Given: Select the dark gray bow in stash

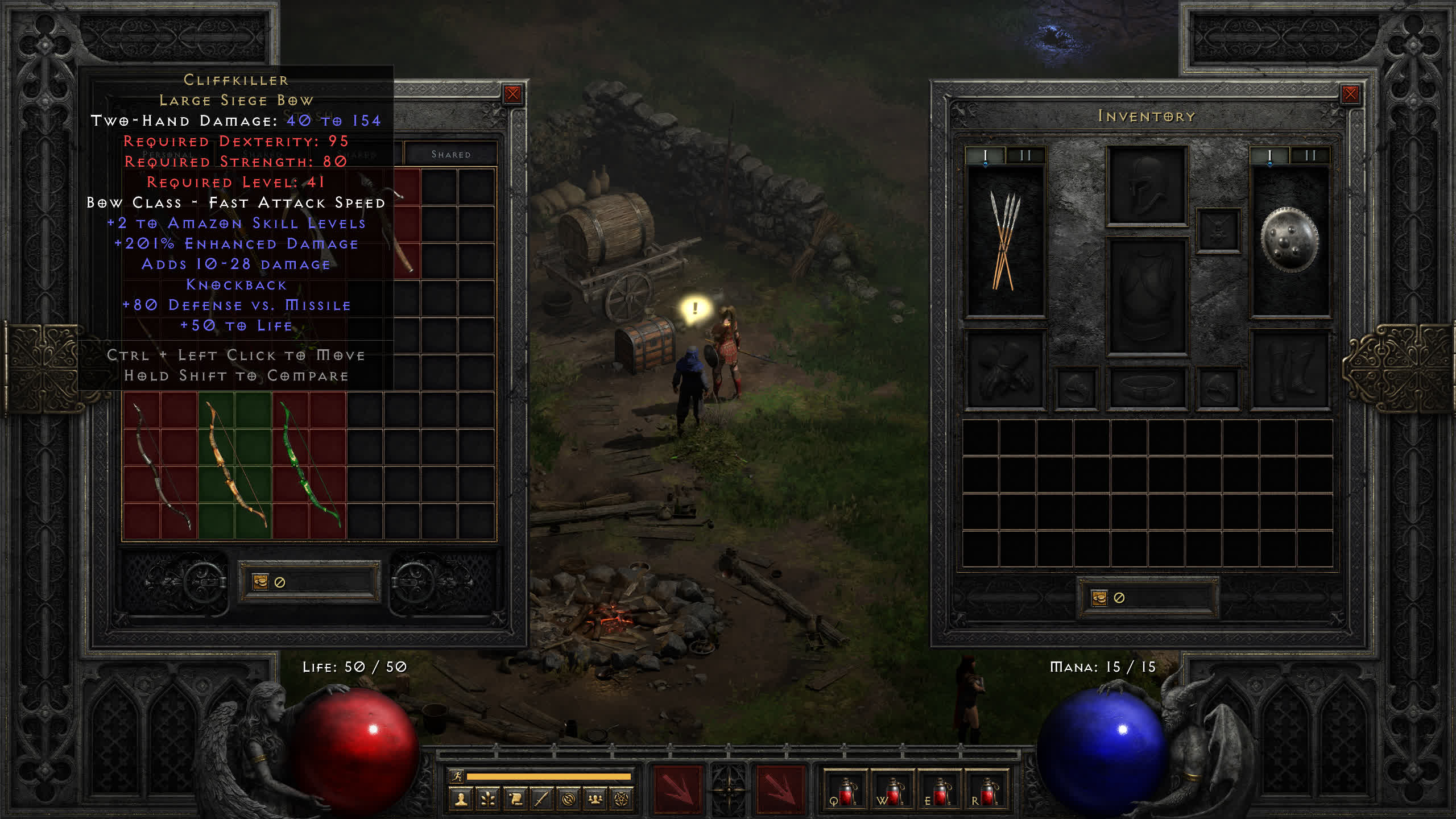Looking at the screenshot, I should (161, 465).
